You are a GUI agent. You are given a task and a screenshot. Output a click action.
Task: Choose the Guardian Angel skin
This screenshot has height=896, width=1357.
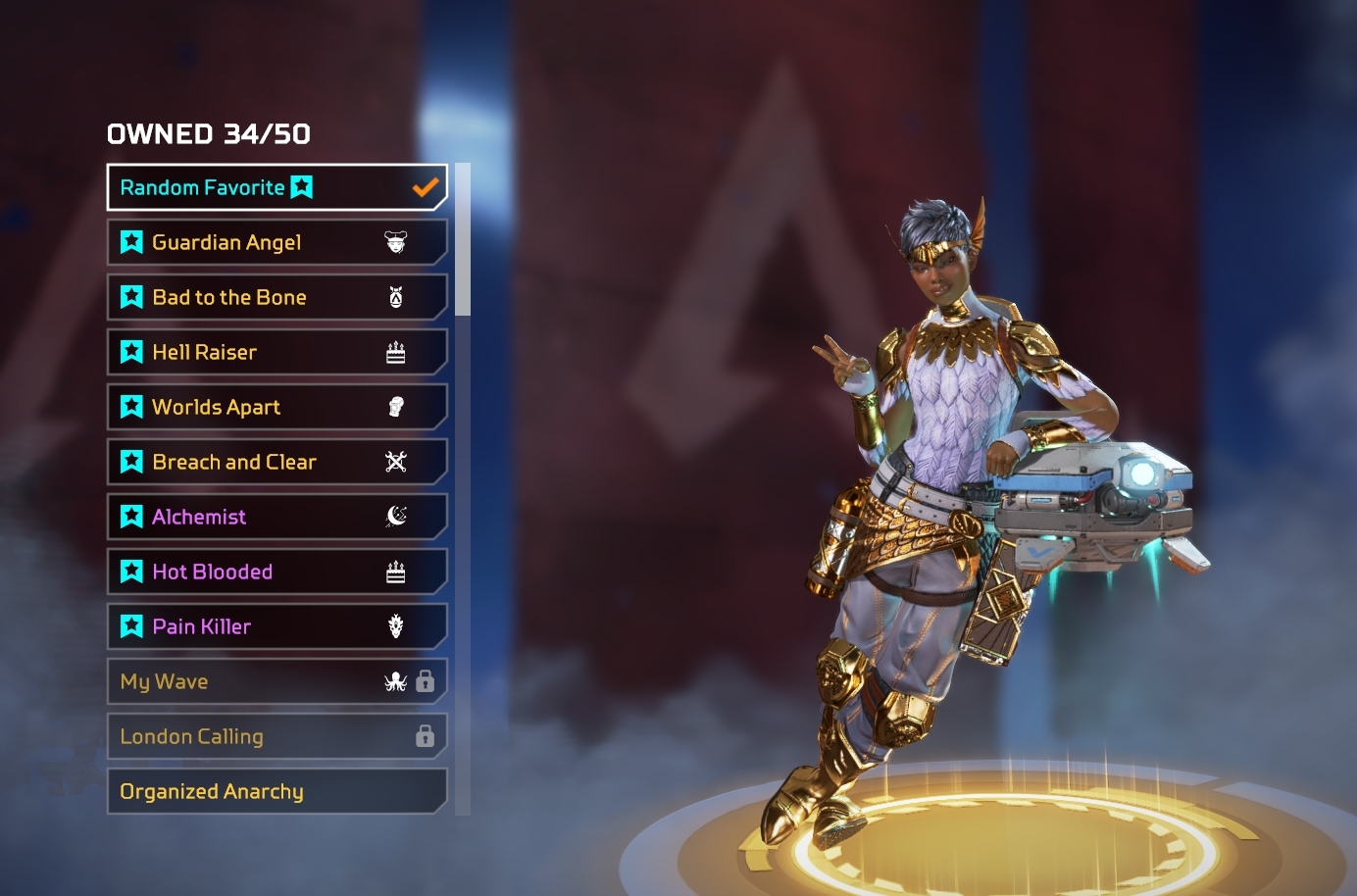(275, 242)
